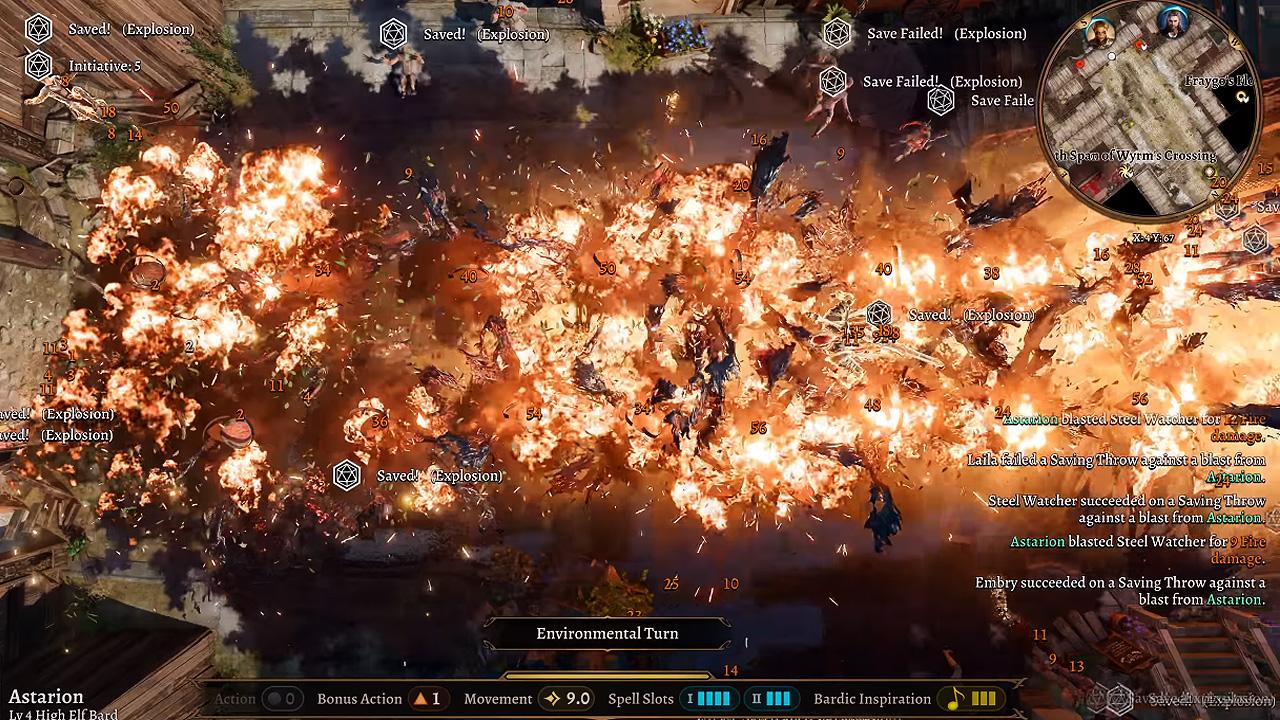
Task: Click the Level II spell slot gauge
Action: tap(776, 699)
